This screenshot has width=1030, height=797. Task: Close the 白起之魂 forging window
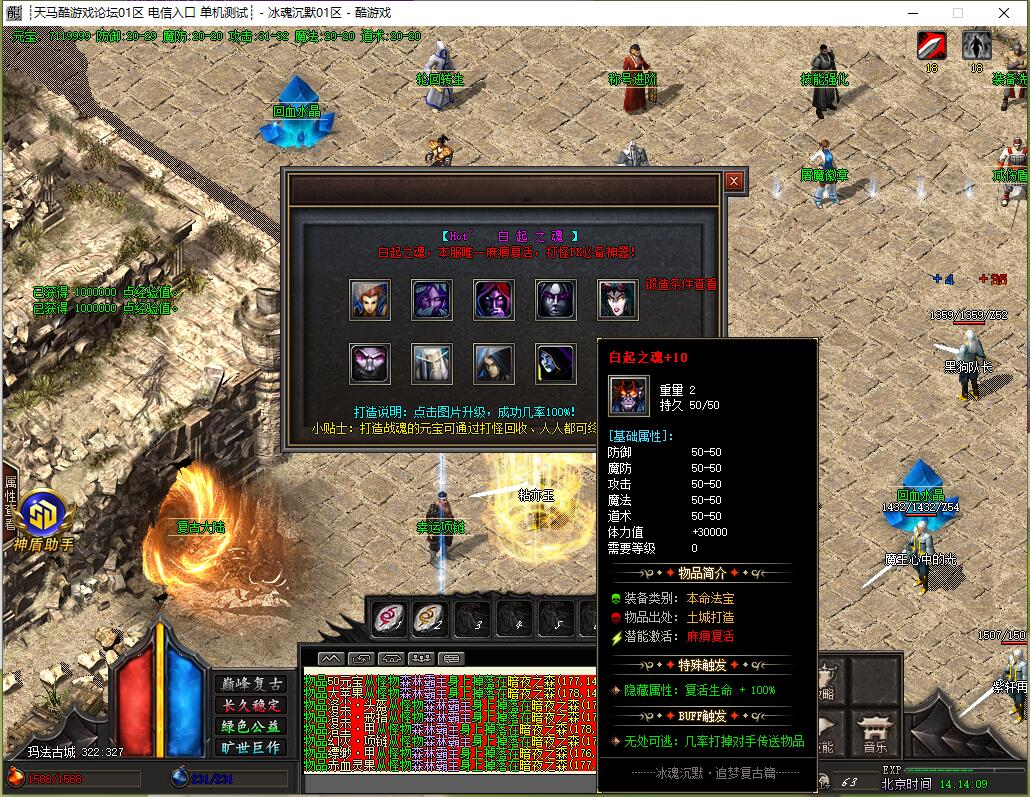734,181
